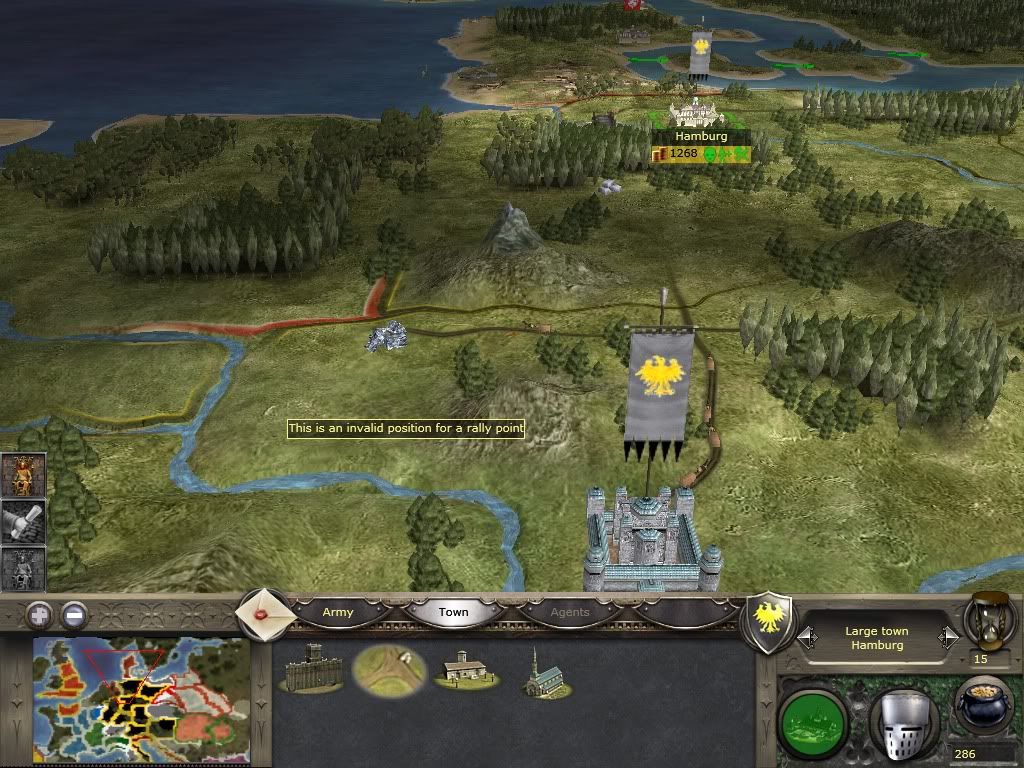Open the hand holding scroll notification
Screen dimensions: 1024x768
21,522
